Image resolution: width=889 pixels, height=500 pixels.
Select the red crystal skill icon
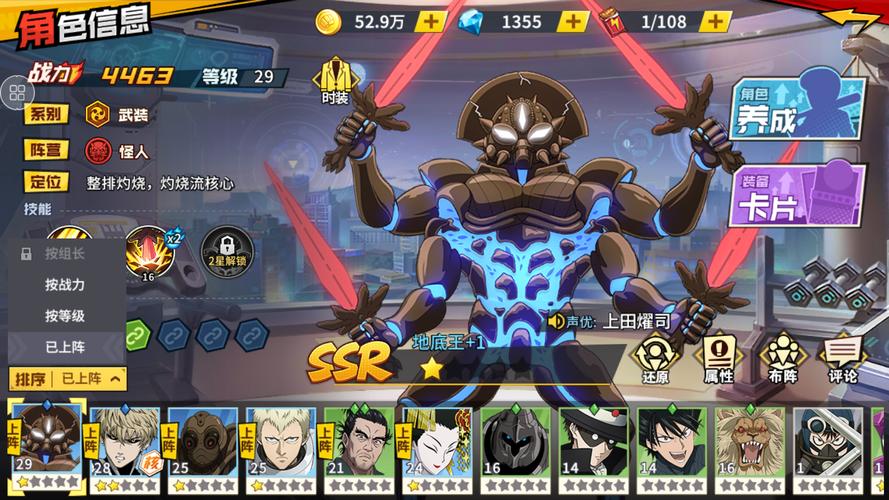coord(150,251)
